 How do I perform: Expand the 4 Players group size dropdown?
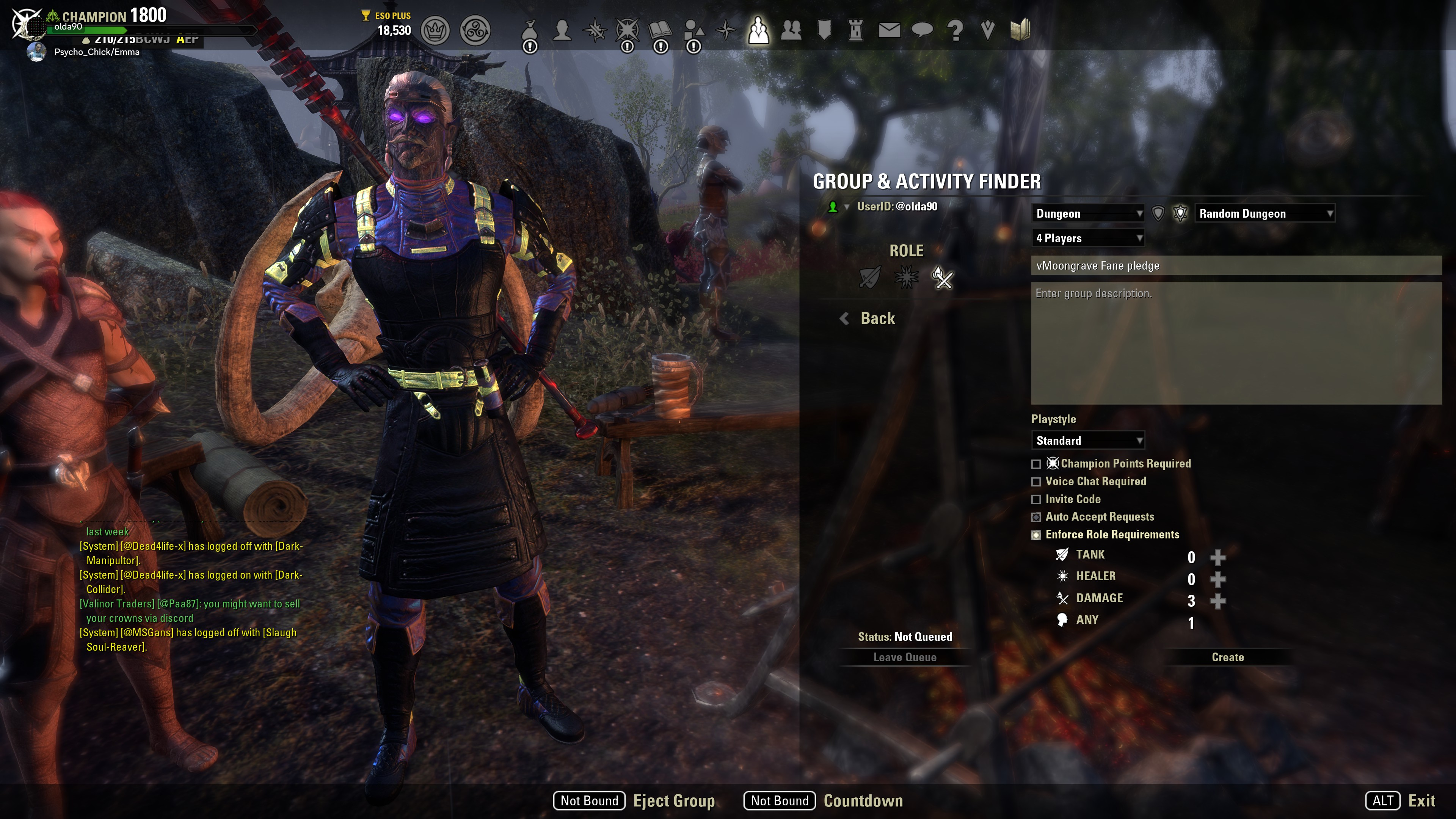1088,238
